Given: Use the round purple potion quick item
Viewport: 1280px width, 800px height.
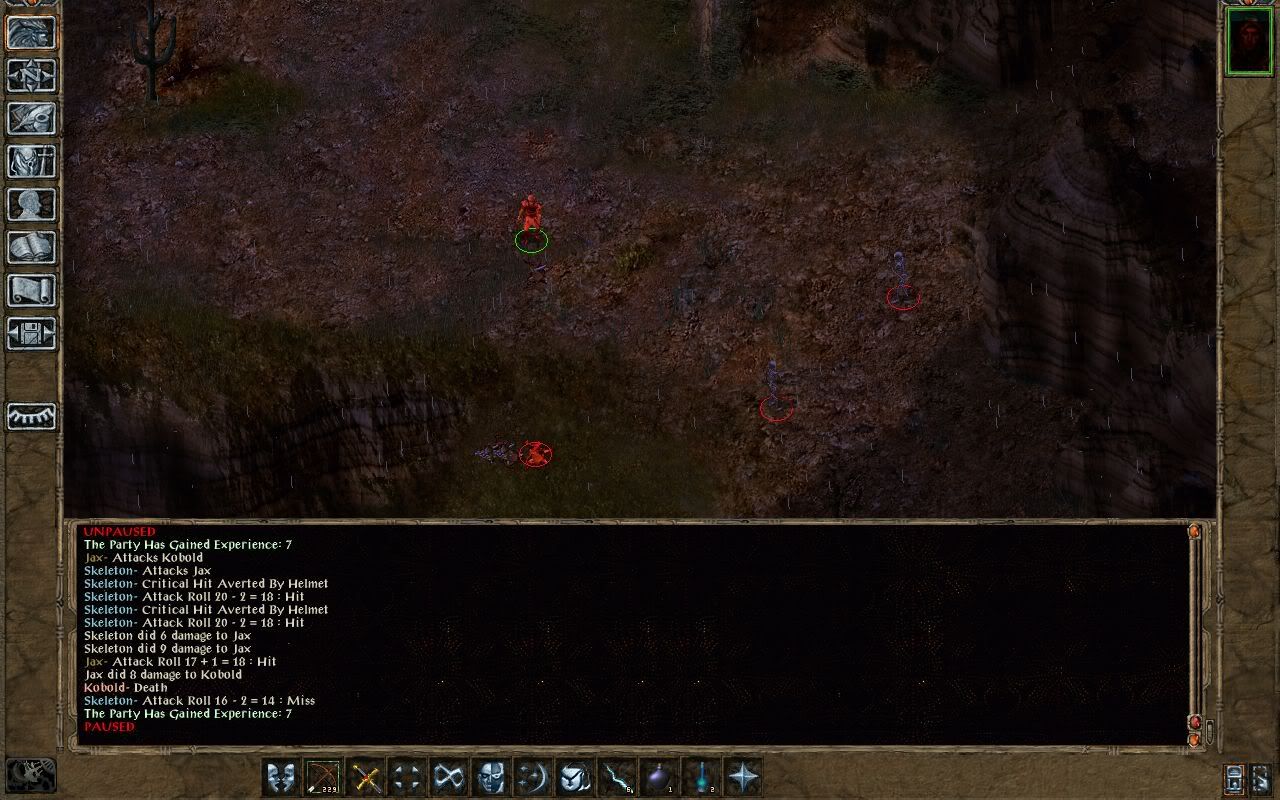Looking at the screenshot, I should coord(658,777).
